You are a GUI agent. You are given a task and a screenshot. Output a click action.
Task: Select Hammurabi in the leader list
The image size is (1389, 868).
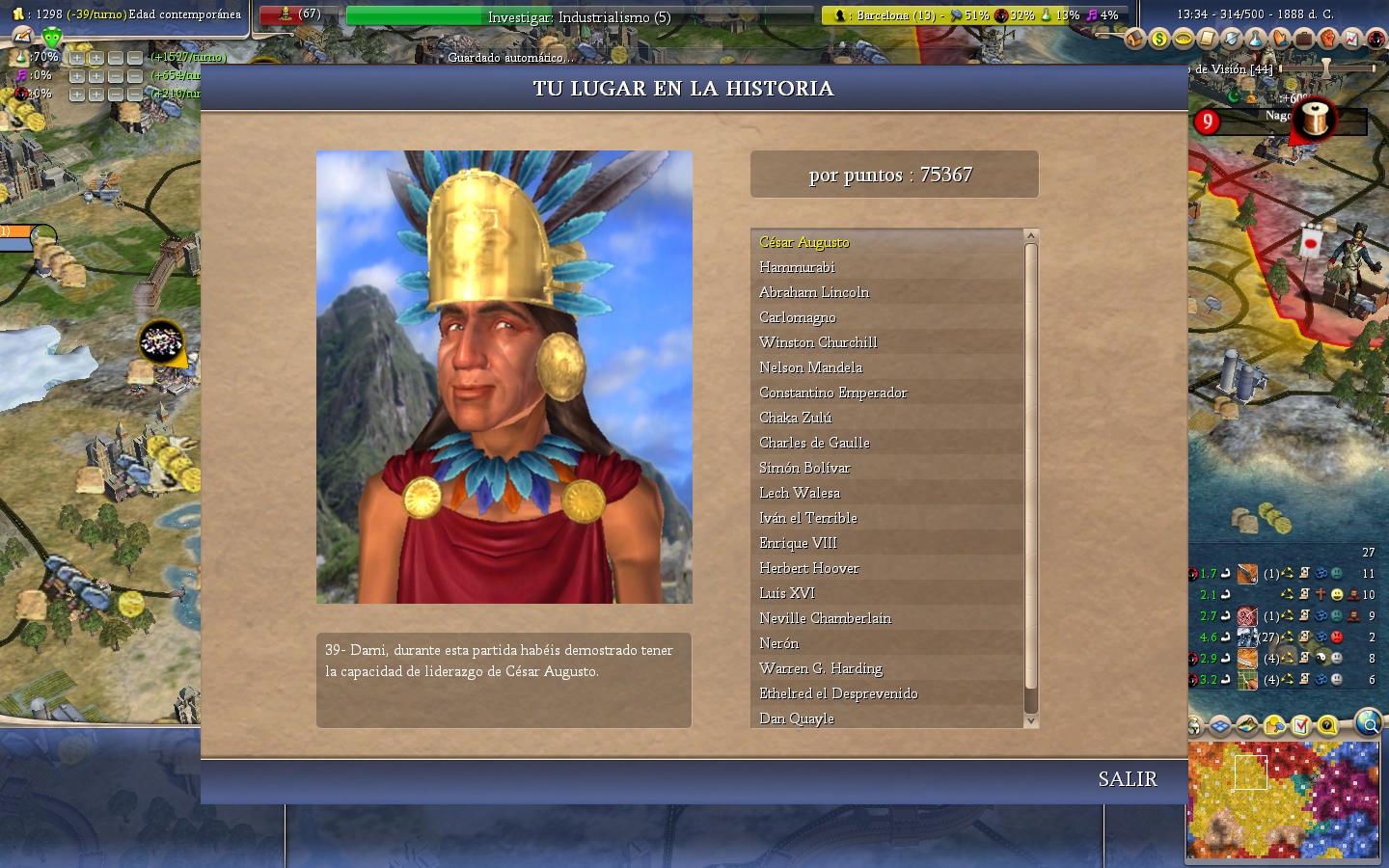pyautogui.click(x=797, y=267)
